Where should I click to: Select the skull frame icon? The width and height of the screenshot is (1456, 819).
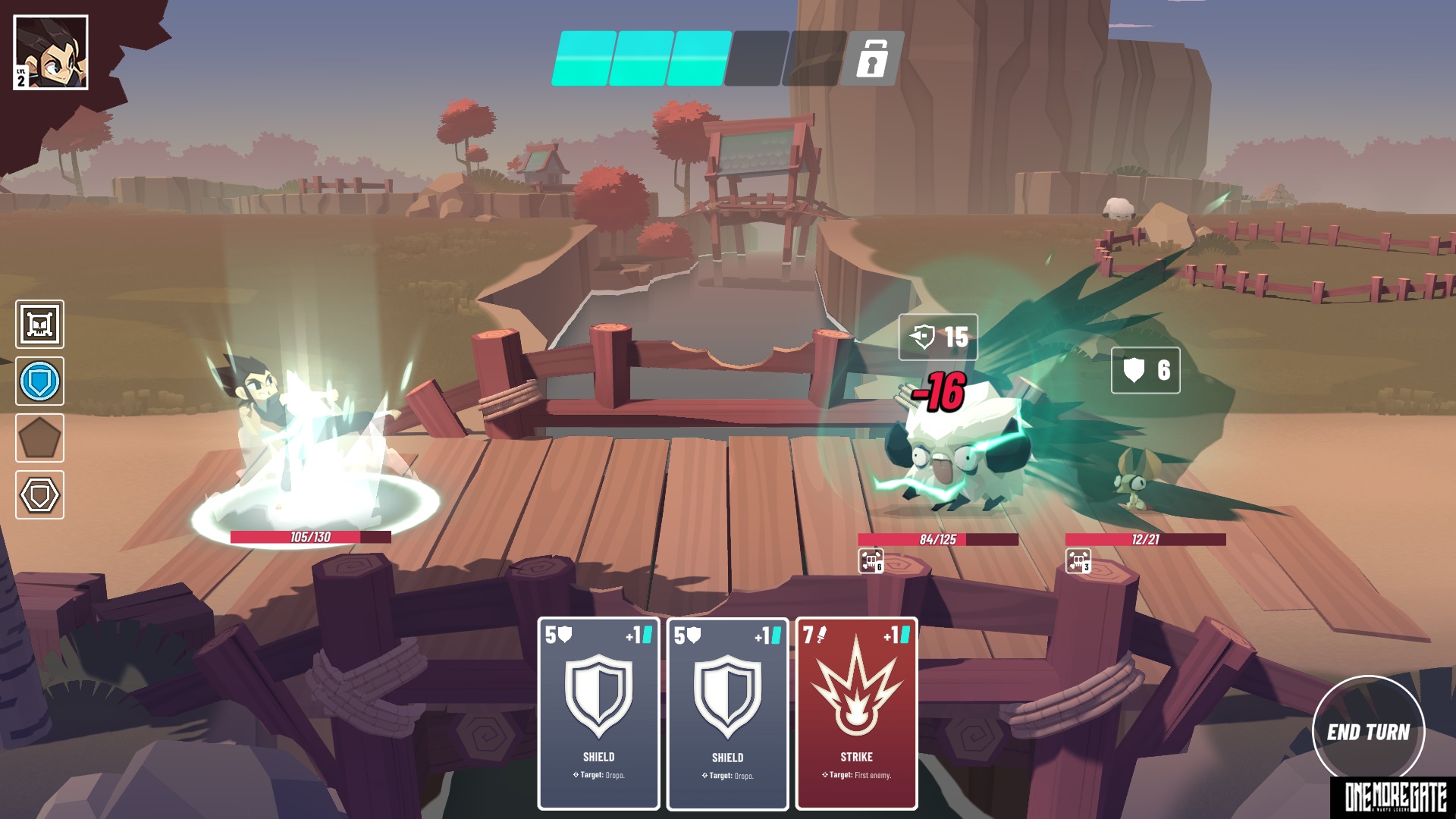point(40,325)
